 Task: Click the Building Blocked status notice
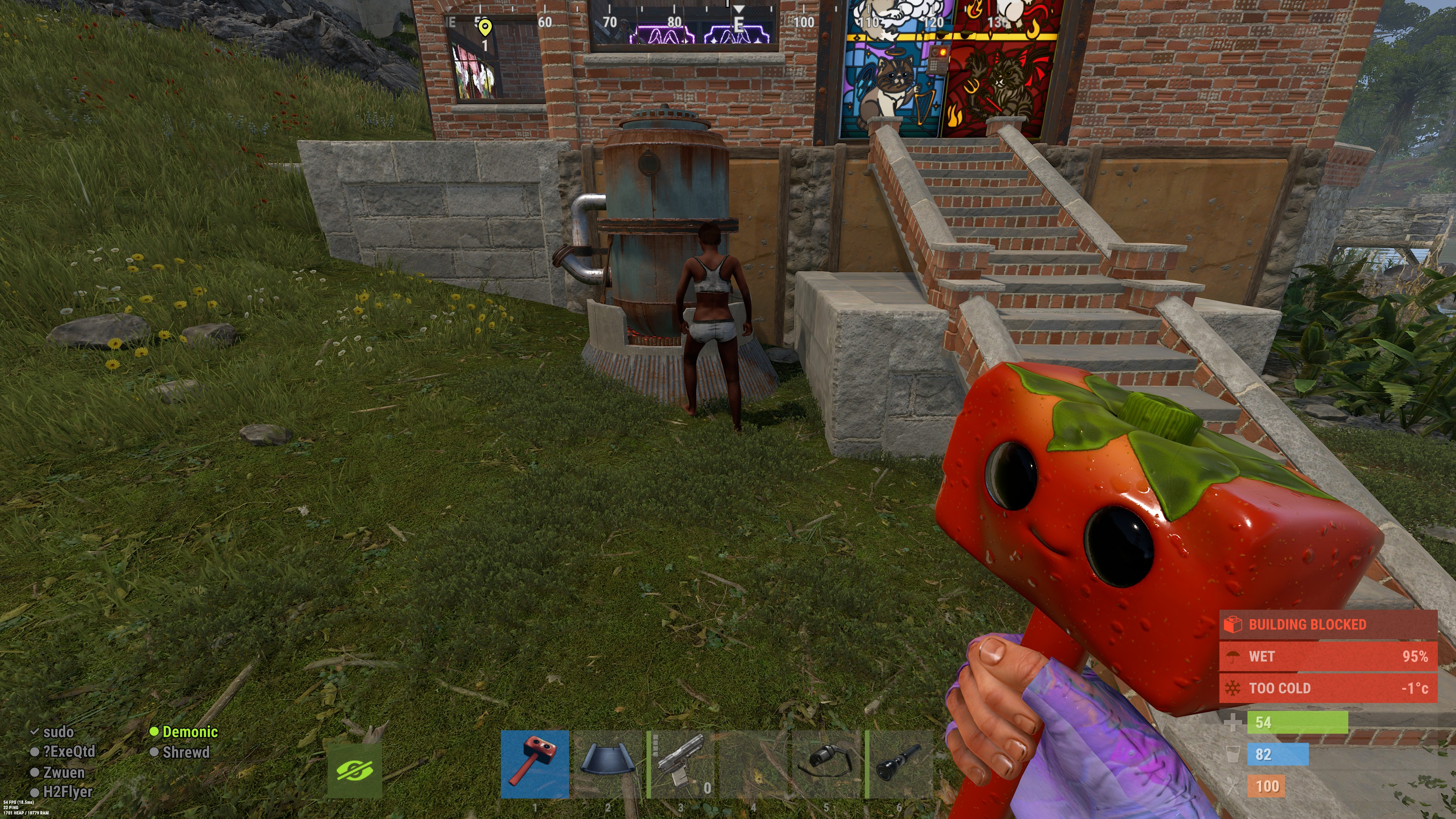[x=1328, y=624]
